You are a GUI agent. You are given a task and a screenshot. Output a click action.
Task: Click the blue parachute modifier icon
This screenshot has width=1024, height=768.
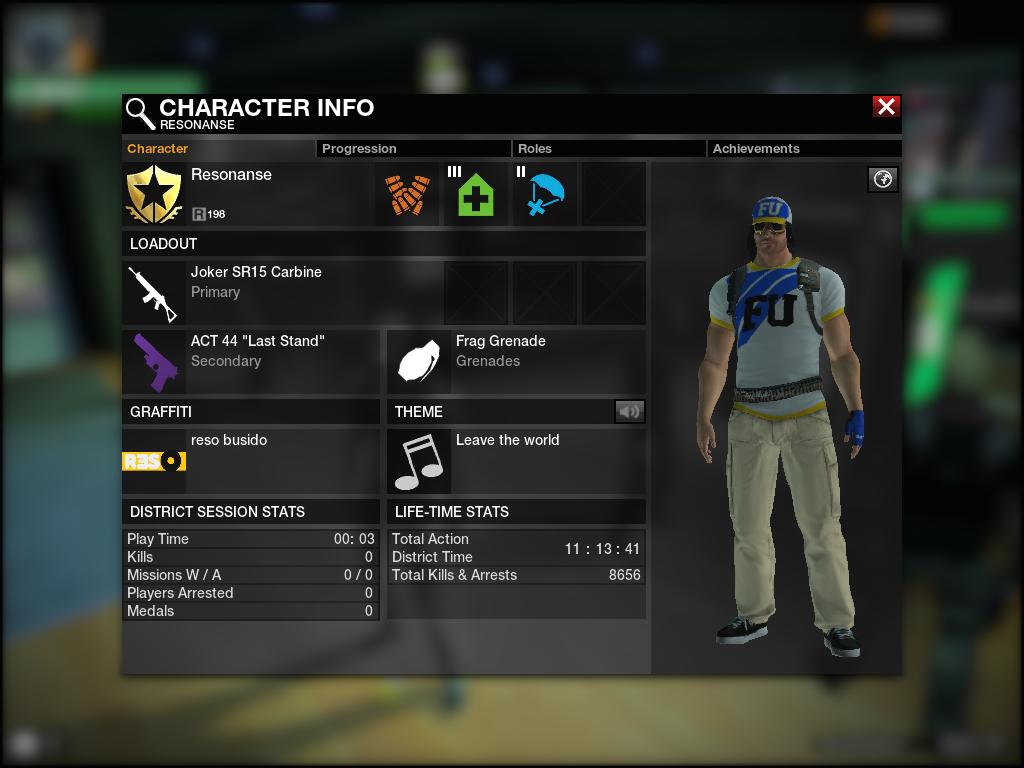click(x=545, y=195)
